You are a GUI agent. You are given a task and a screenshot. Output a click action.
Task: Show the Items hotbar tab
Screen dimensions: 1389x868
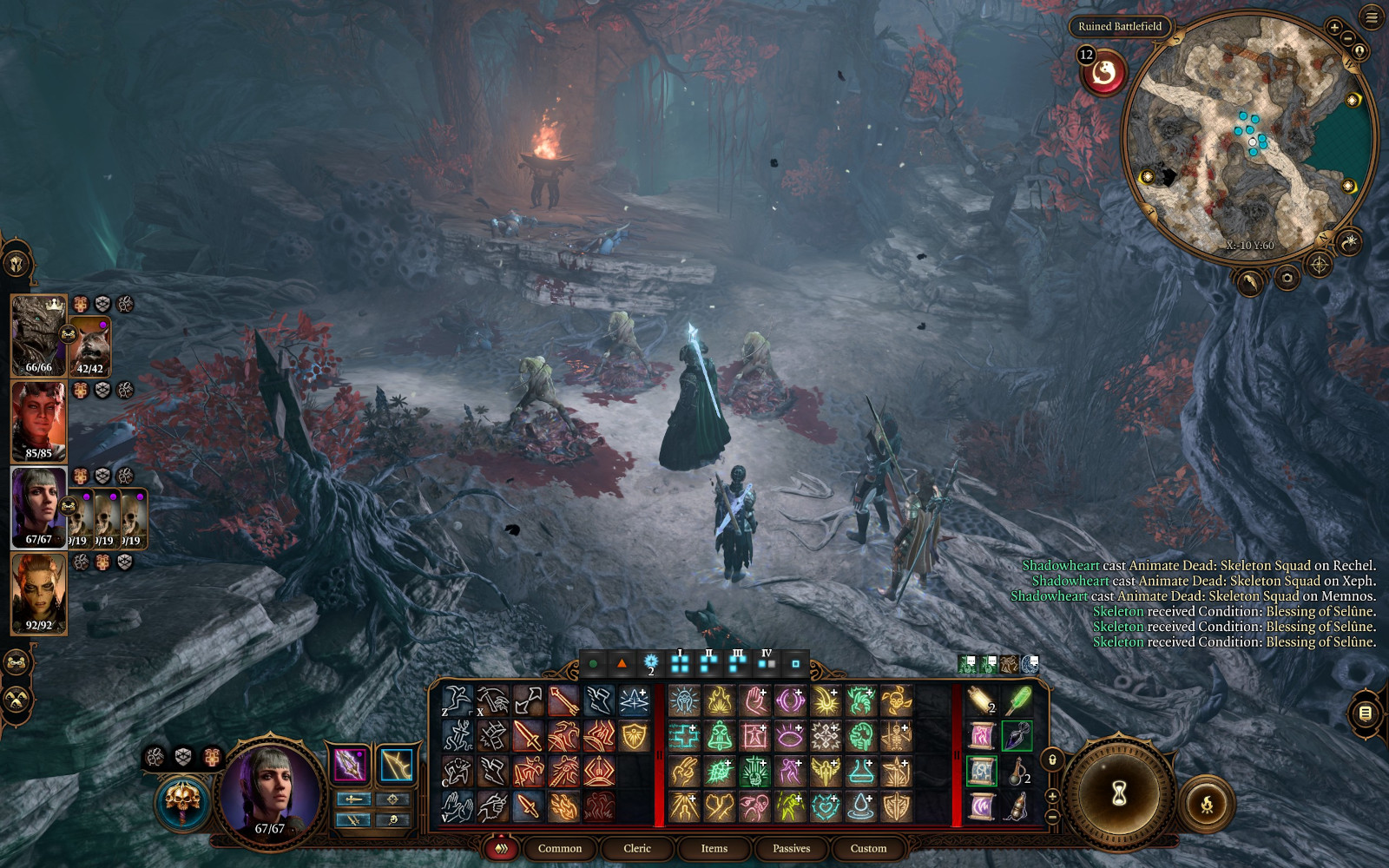714,848
